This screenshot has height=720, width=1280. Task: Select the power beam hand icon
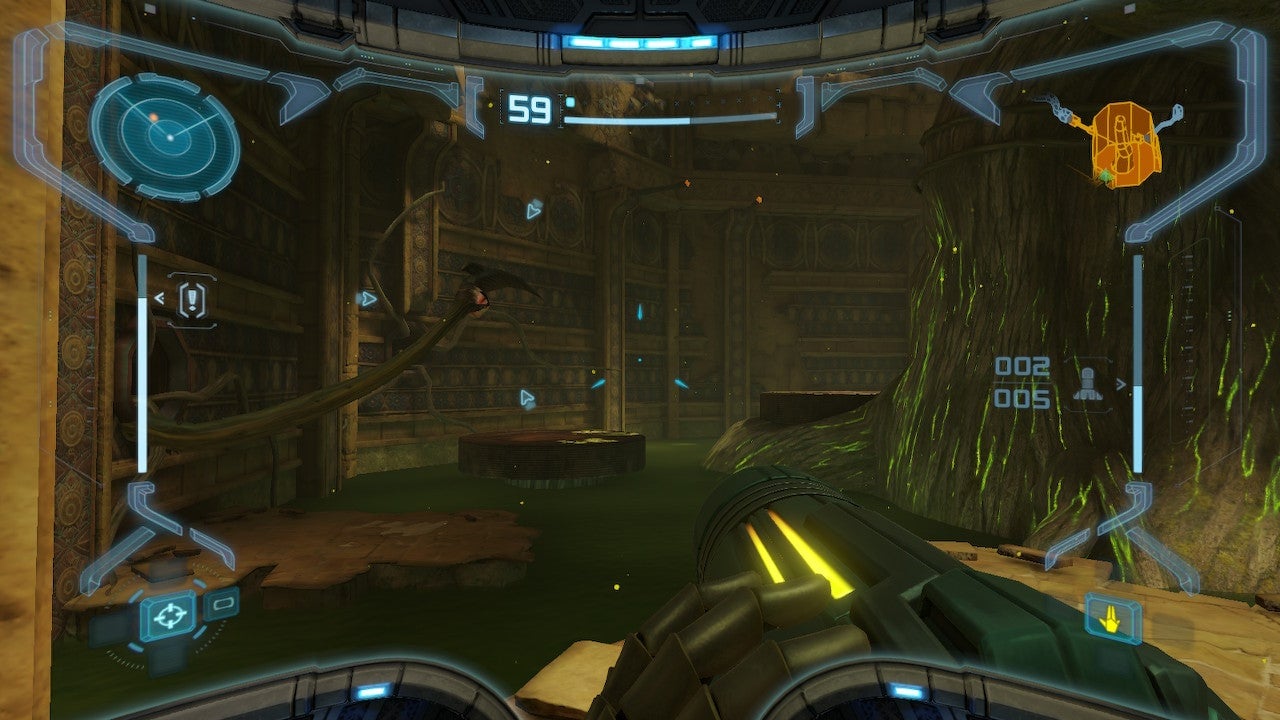click(x=1110, y=621)
